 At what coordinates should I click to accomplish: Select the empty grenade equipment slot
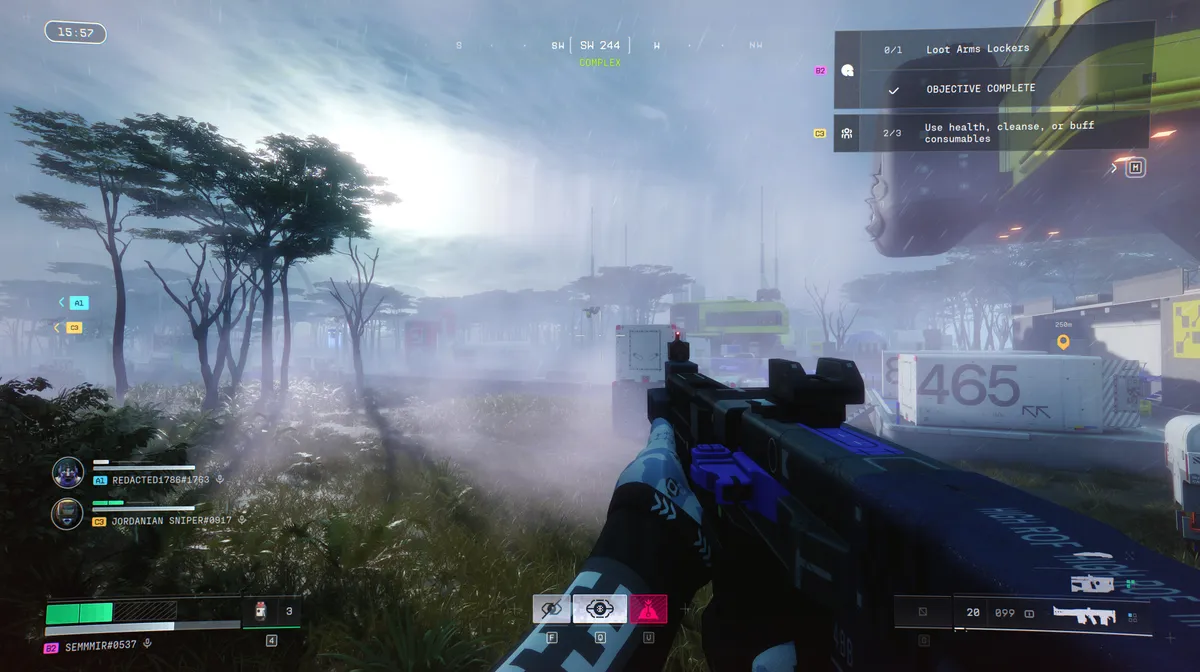coord(922,611)
